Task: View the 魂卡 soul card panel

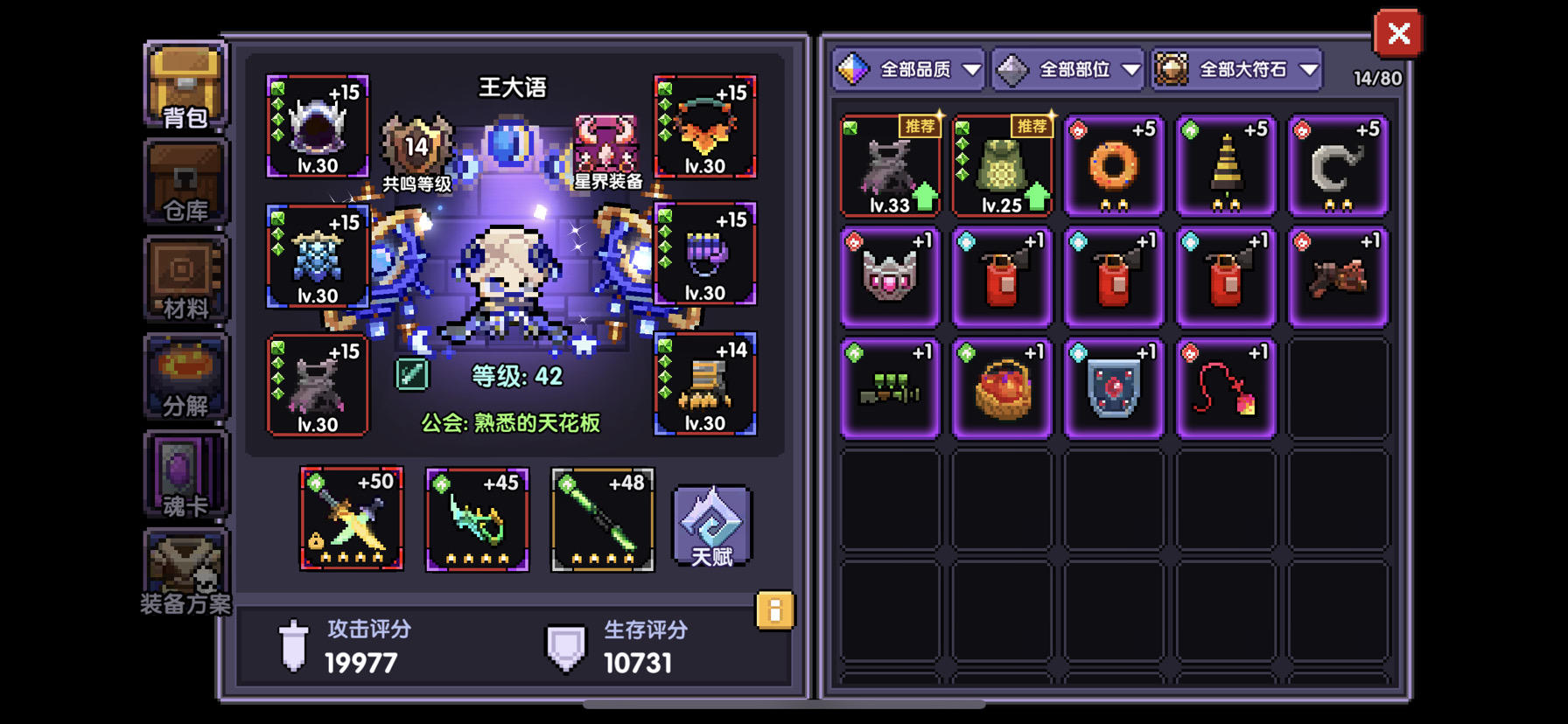Action: [x=185, y=477]
